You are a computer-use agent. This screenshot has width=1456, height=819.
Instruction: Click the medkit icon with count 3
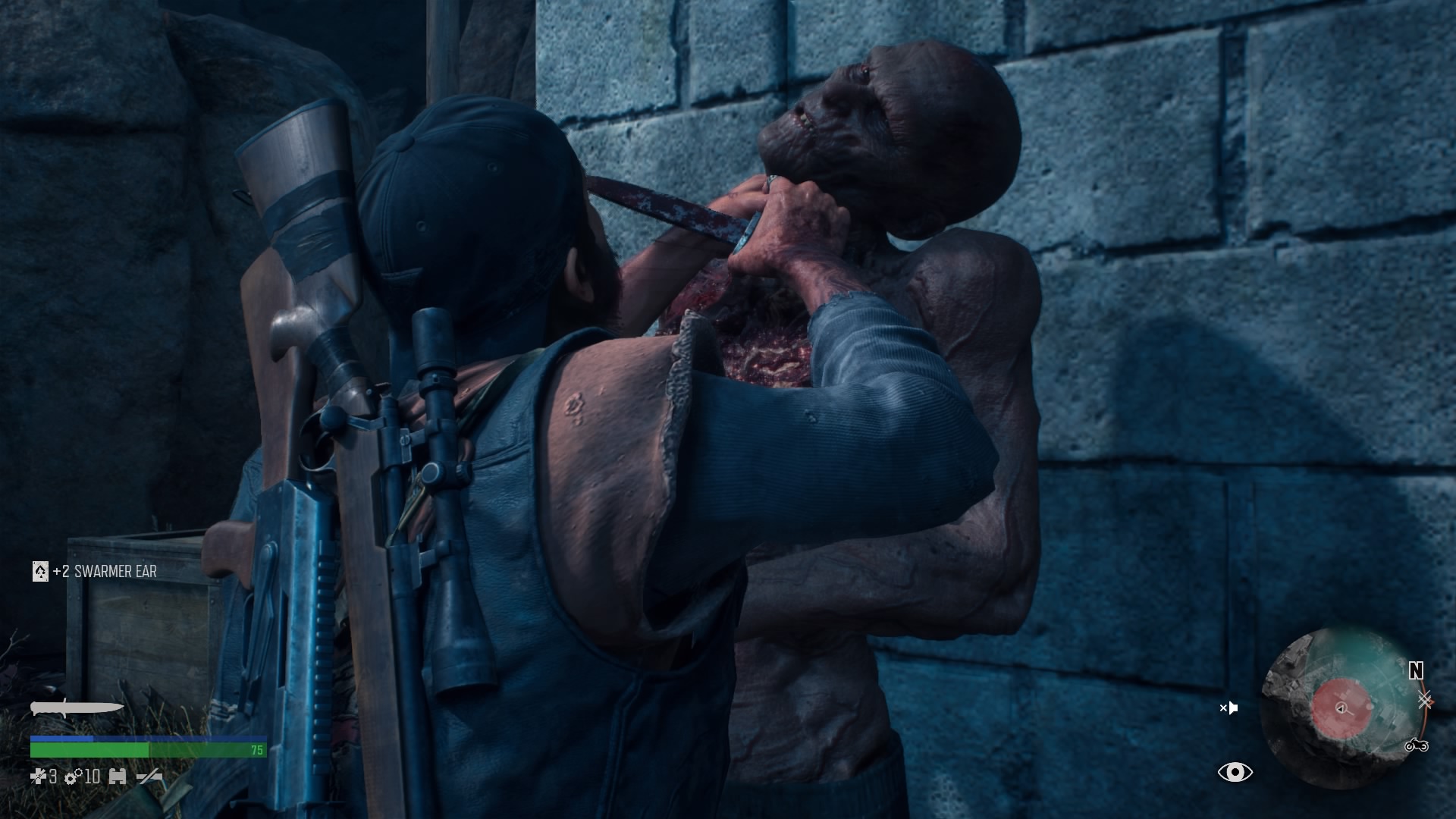(38, 776)
